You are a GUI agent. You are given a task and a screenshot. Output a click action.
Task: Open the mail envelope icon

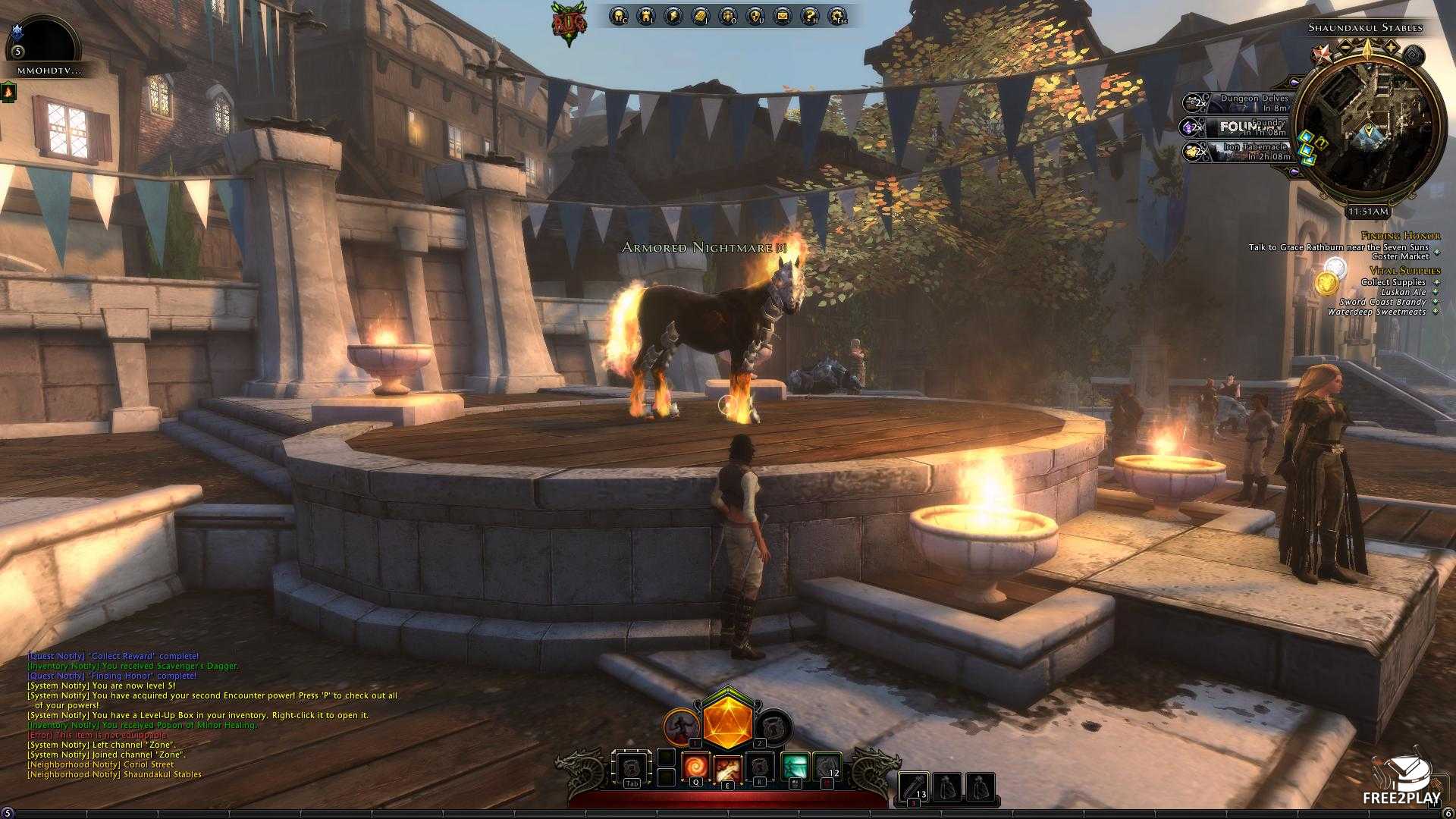click(x=783, y=16)
